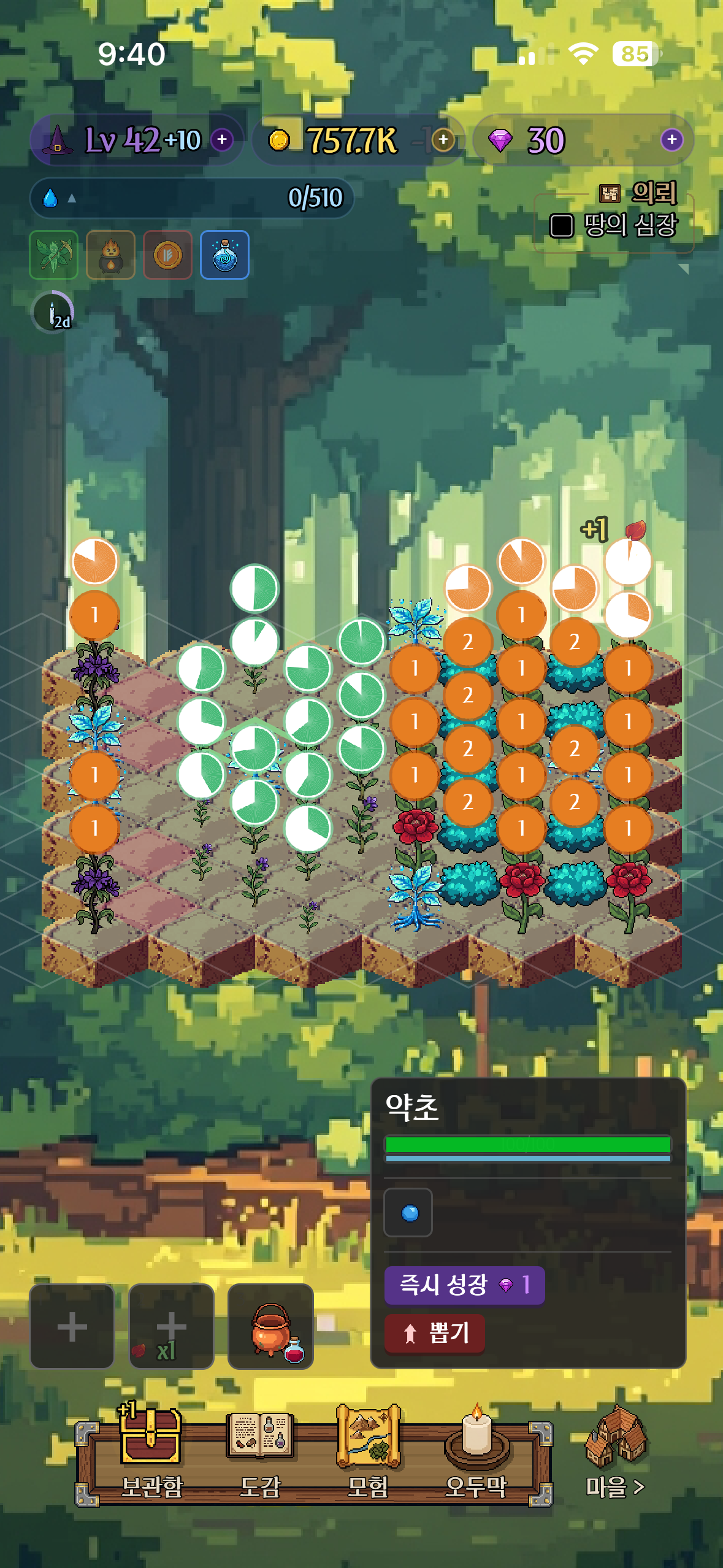Select the fire spirit cauldron buff icon
The width and height of the screenshot is (723, 1568).
[111, 255]
